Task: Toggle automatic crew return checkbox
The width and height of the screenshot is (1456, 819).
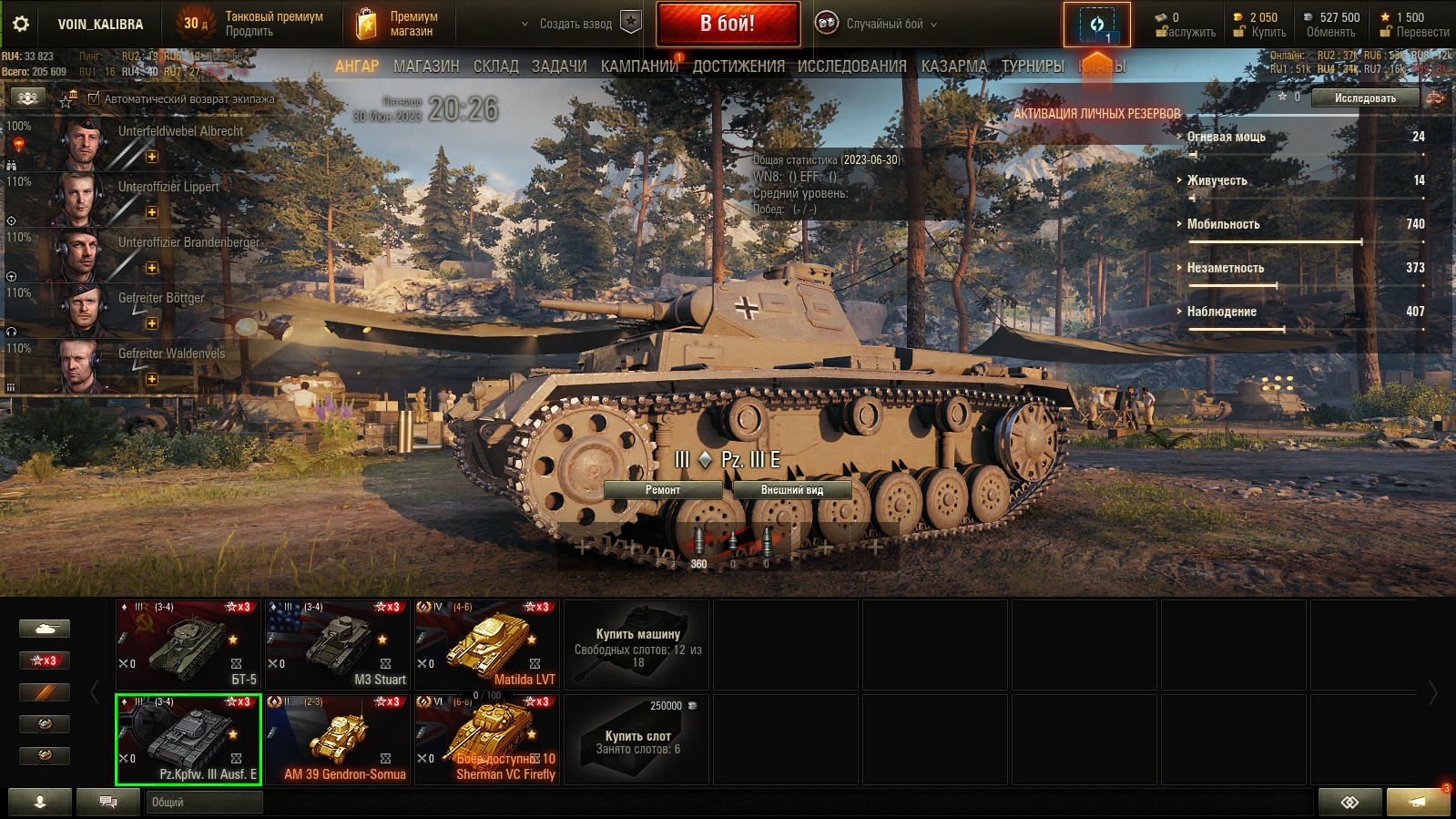Action: coord(94,98)
